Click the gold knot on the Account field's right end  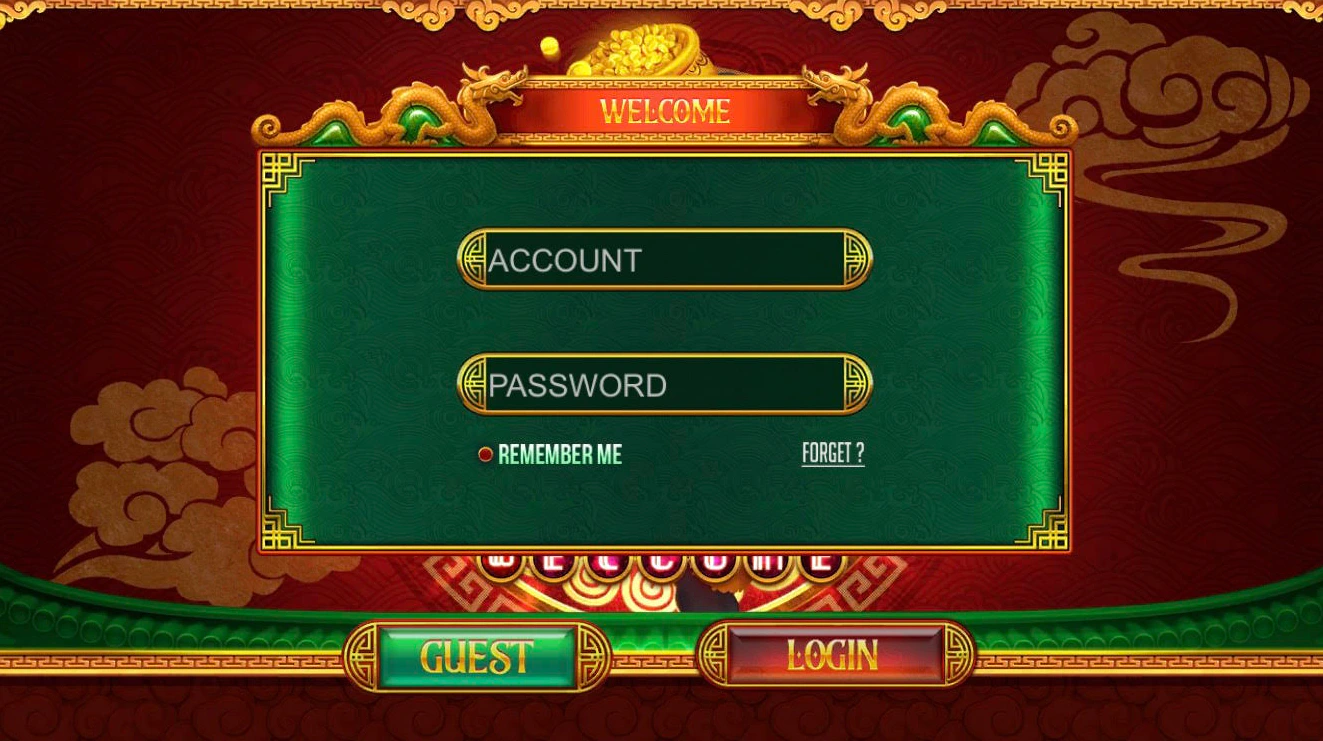pyautogui.click(x=856, y=258)
